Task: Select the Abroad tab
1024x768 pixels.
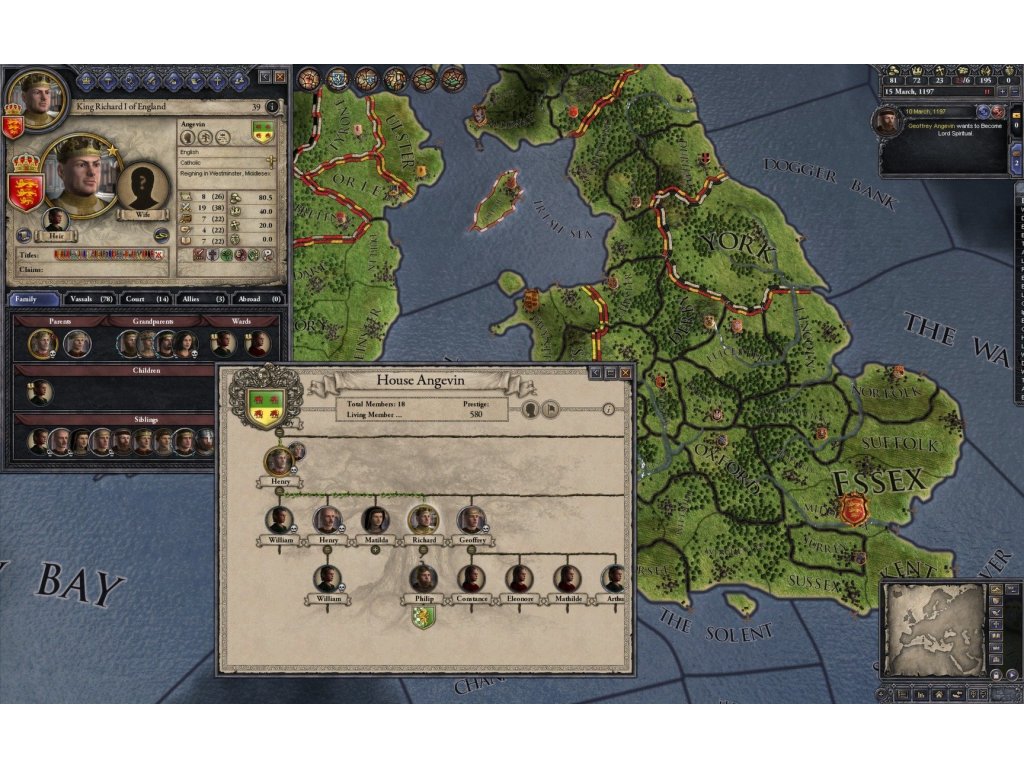Action: click(260, 299)
